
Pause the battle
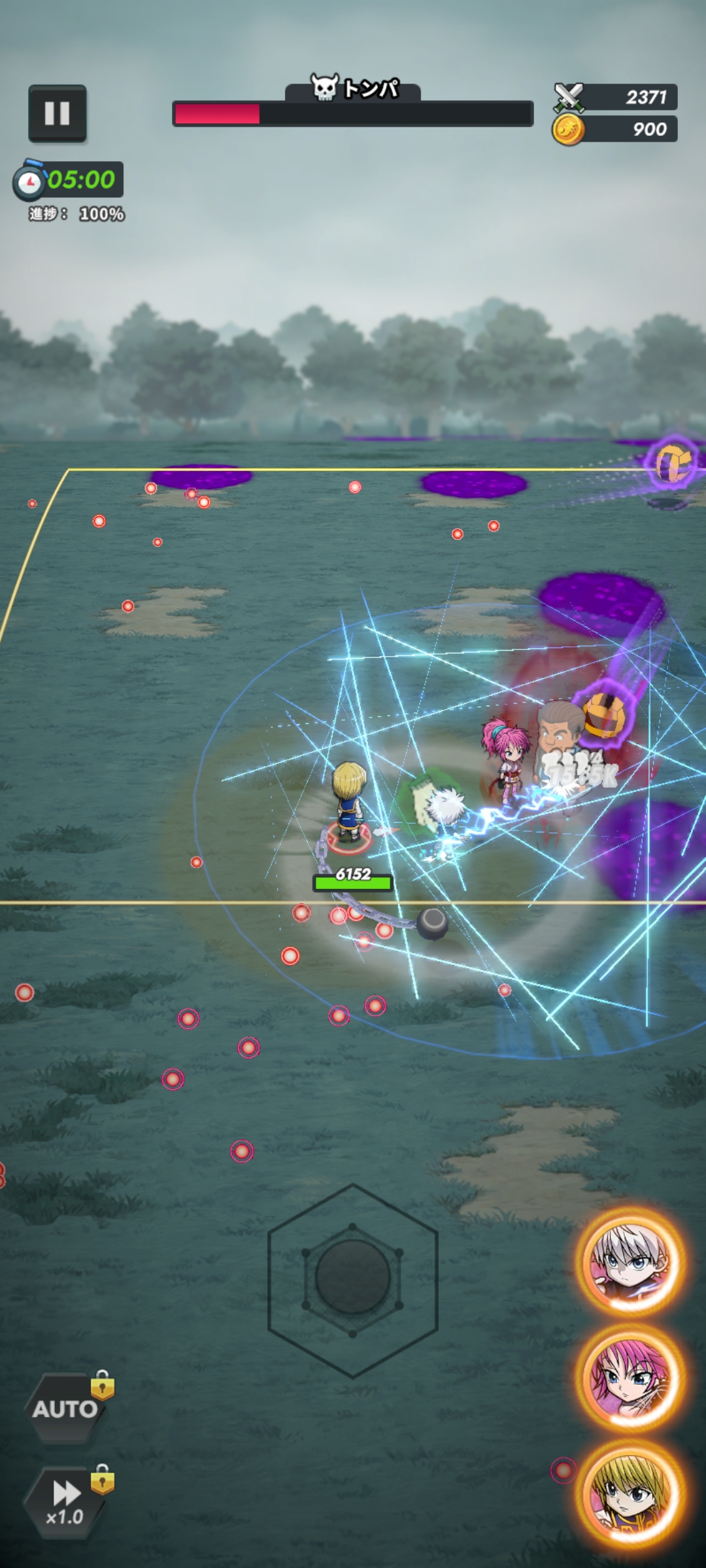point(58,114)
